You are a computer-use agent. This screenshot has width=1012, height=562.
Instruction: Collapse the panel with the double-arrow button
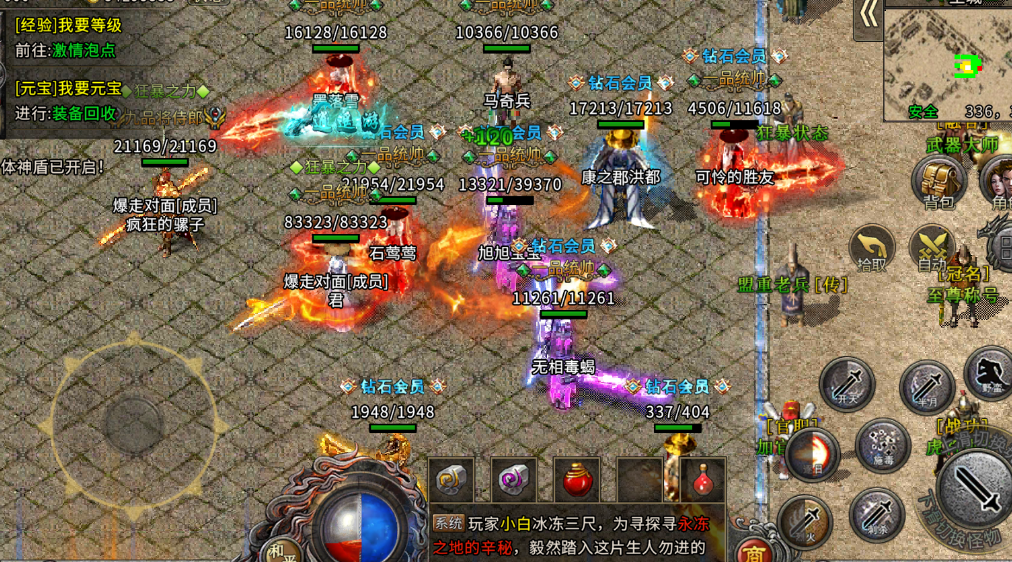click(869, 14)
